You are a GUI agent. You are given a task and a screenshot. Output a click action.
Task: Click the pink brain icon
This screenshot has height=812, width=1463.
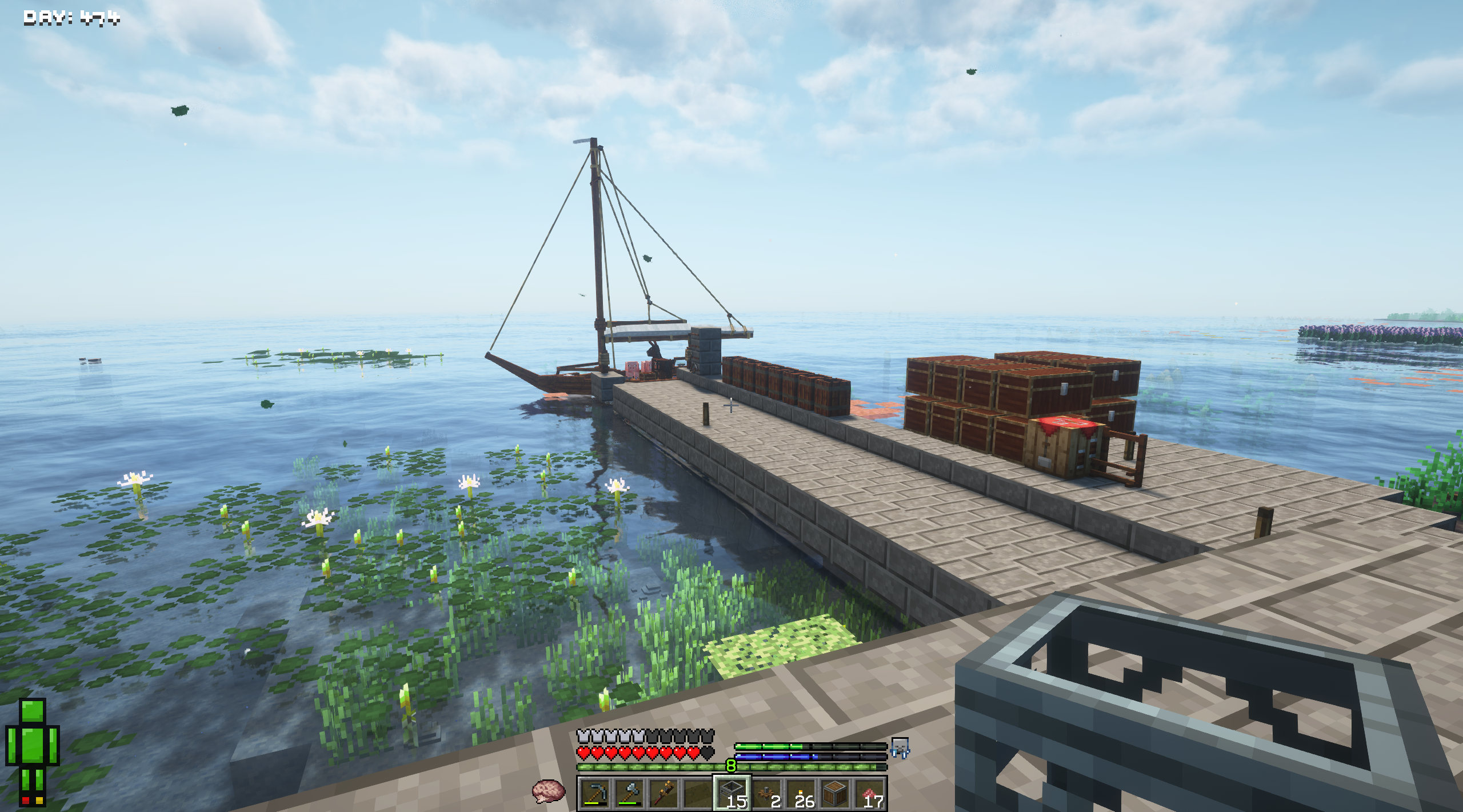pyautogui.click(x=548, y=791)
